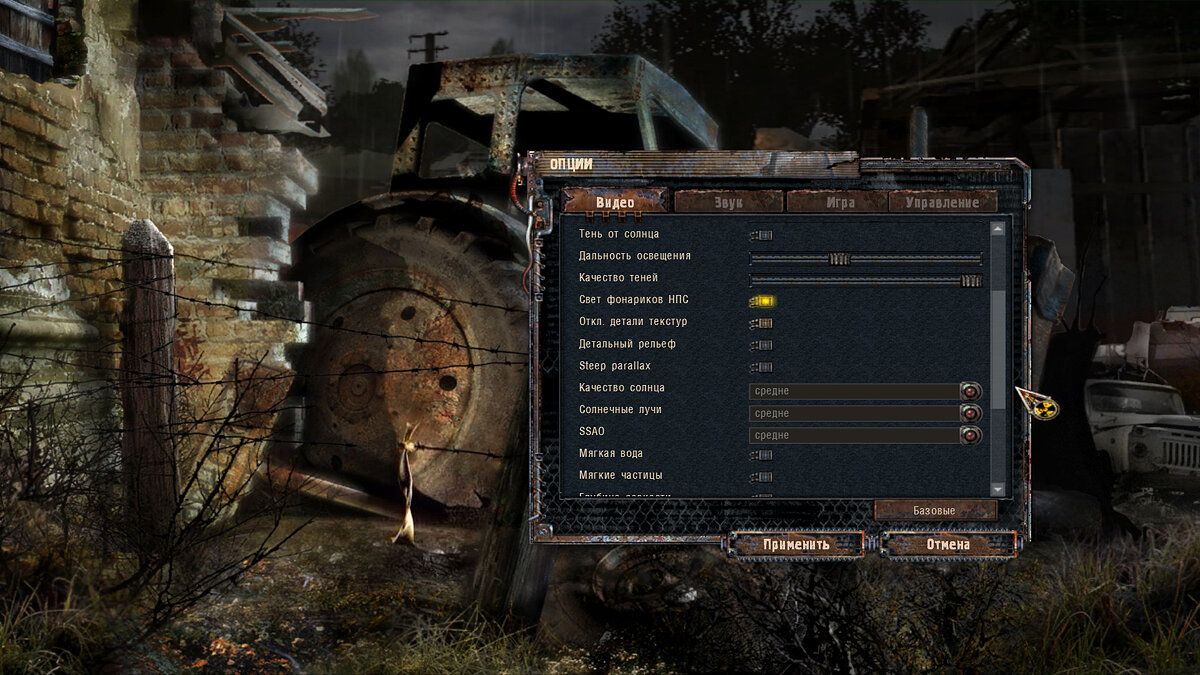Click the Базовые settings button
1200x675 pixels.
point(935,510)
